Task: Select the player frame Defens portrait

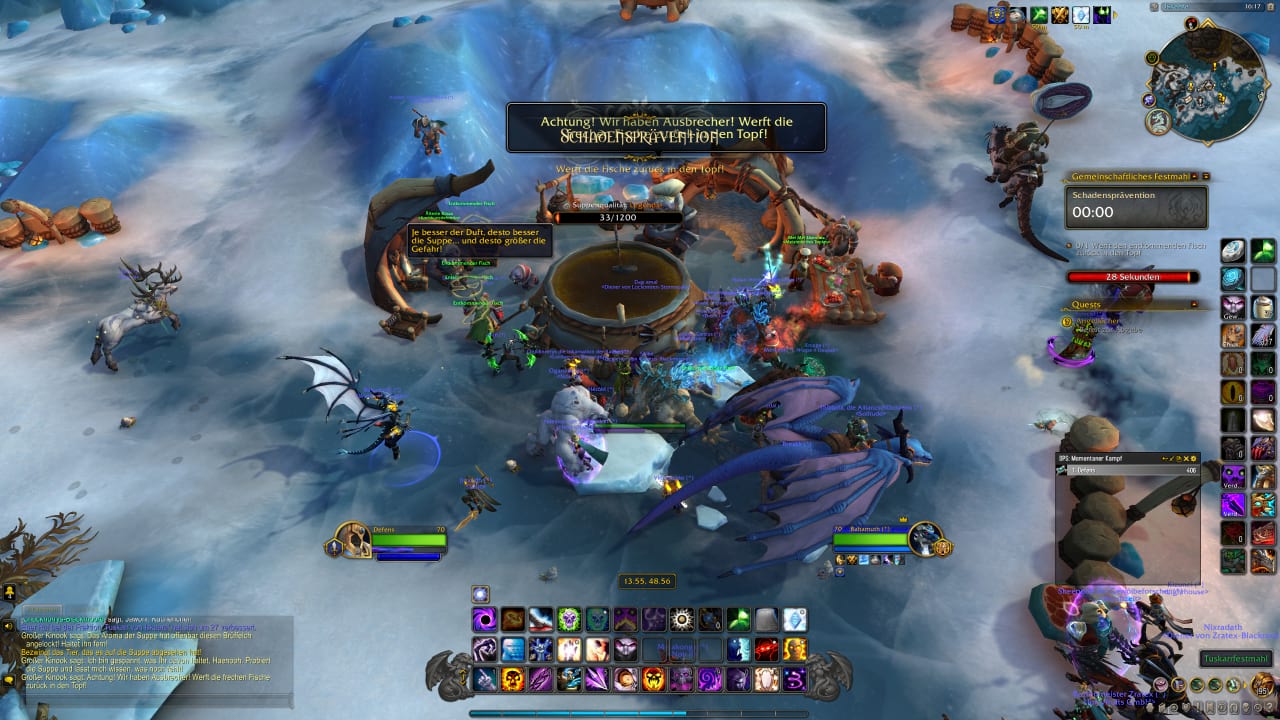Action: [x=352, y=541]
